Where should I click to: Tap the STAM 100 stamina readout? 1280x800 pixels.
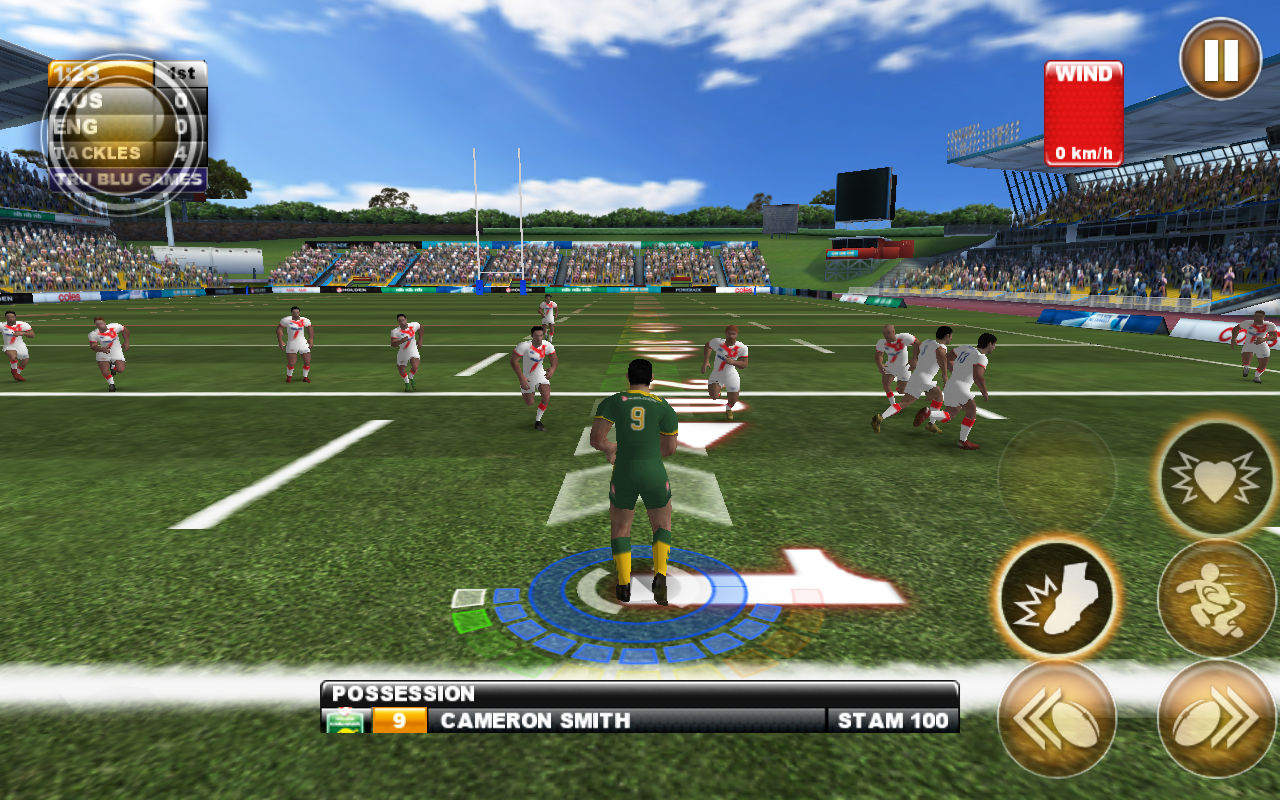coord(895,719)
